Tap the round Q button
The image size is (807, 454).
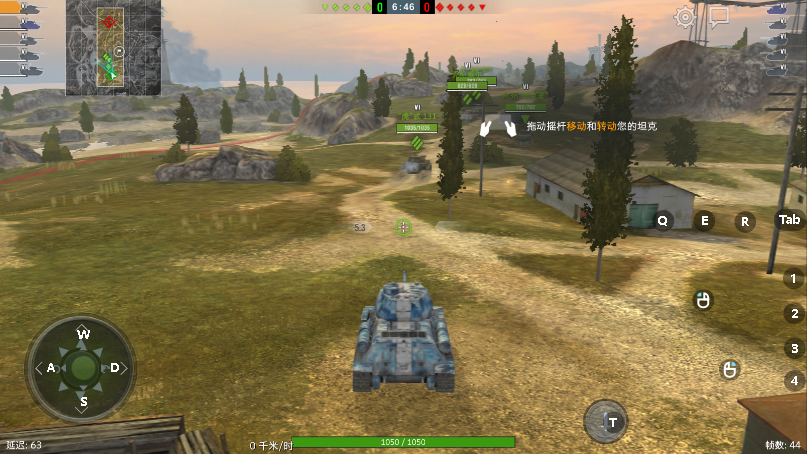coord(663,221)
